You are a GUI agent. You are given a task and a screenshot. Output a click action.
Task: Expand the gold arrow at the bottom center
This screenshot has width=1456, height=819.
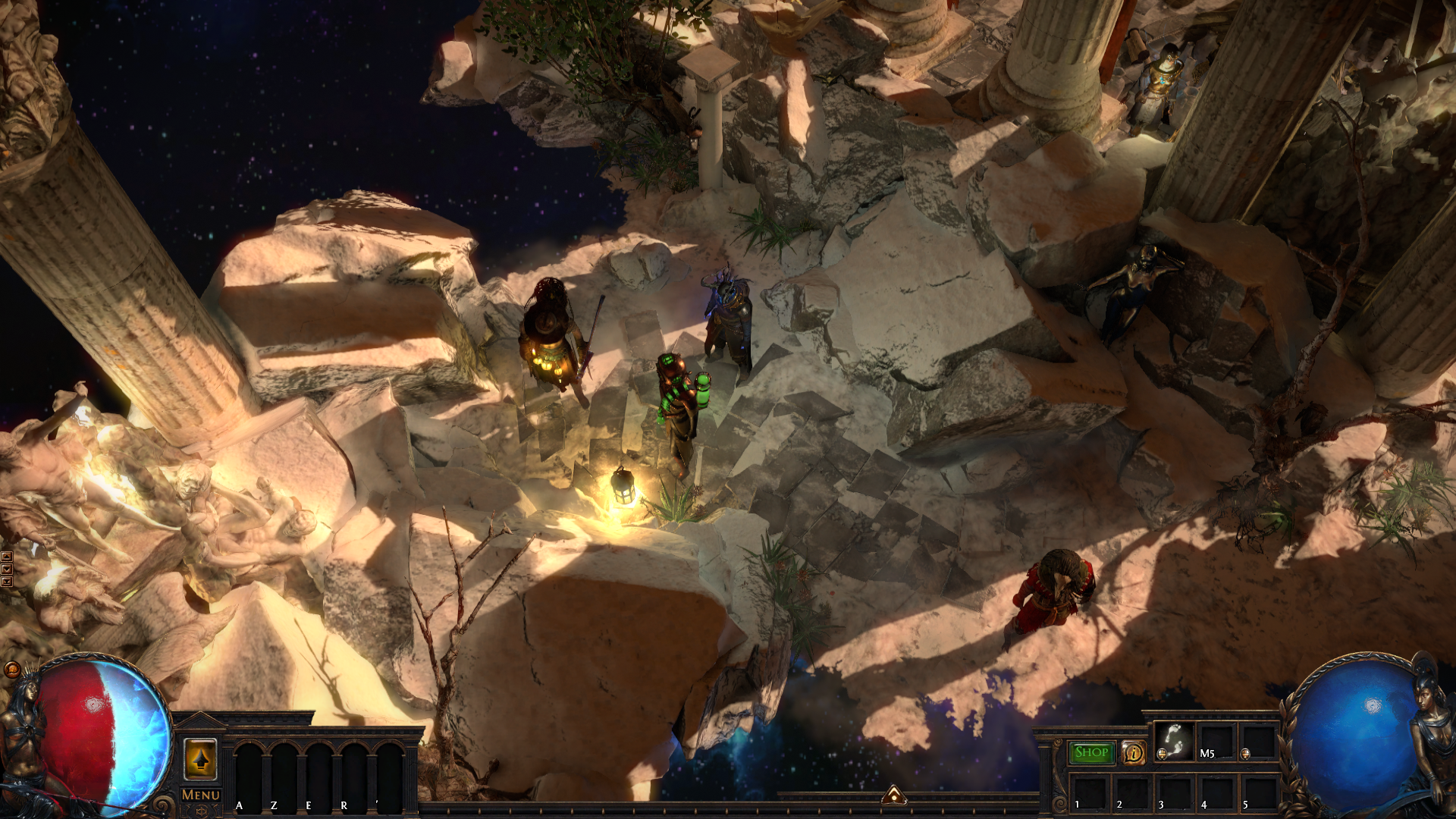coord(894,795)
